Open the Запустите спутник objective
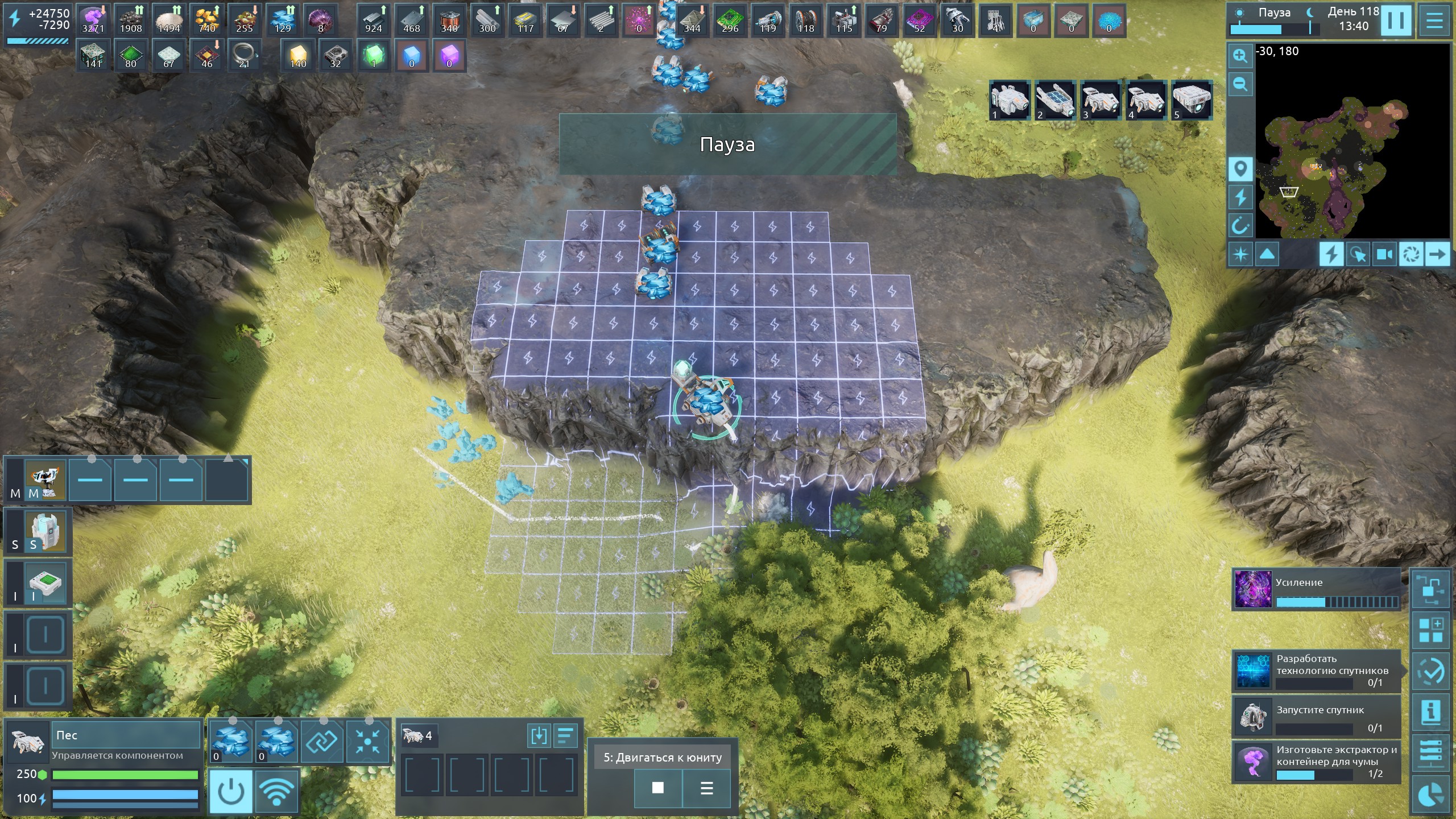Viewport: 1456px width, 819px height. pos(1316,718)
